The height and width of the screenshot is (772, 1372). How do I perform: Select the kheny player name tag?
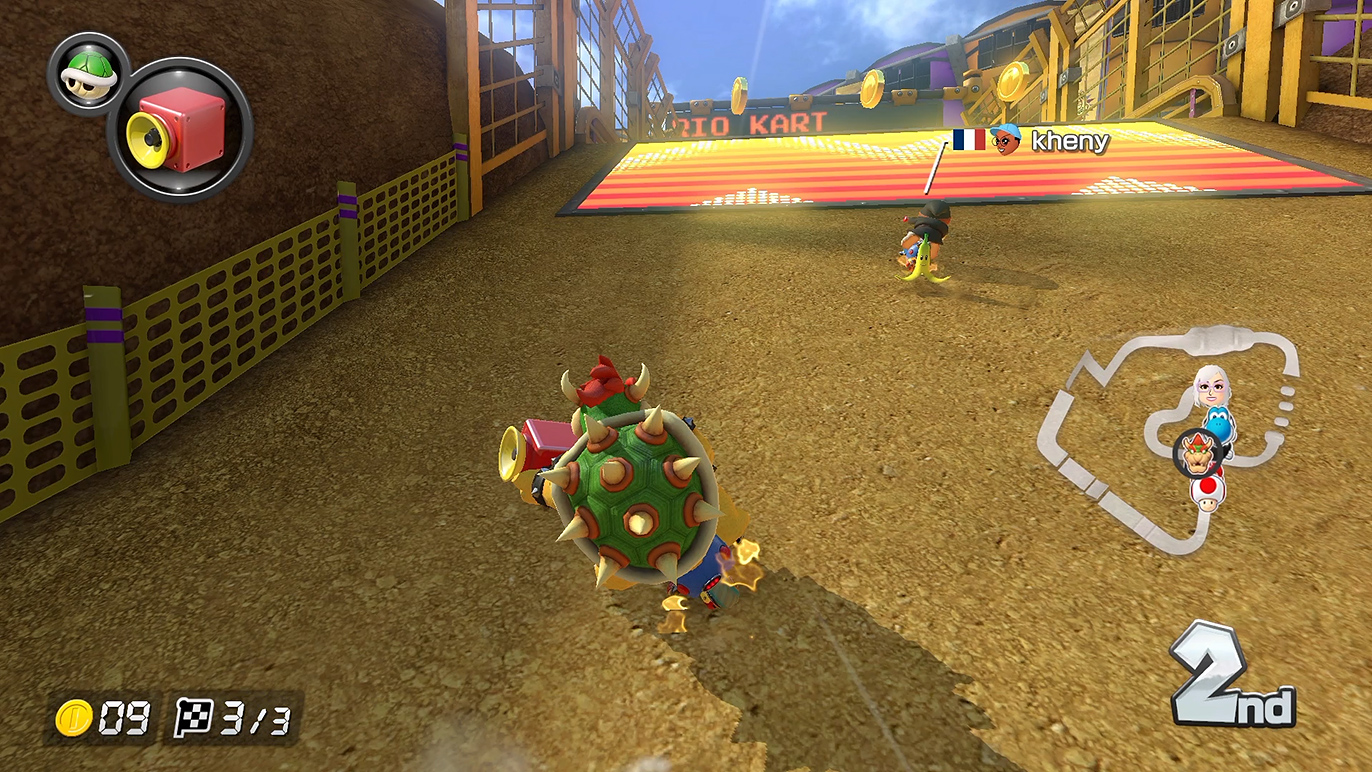point(1031,141)
